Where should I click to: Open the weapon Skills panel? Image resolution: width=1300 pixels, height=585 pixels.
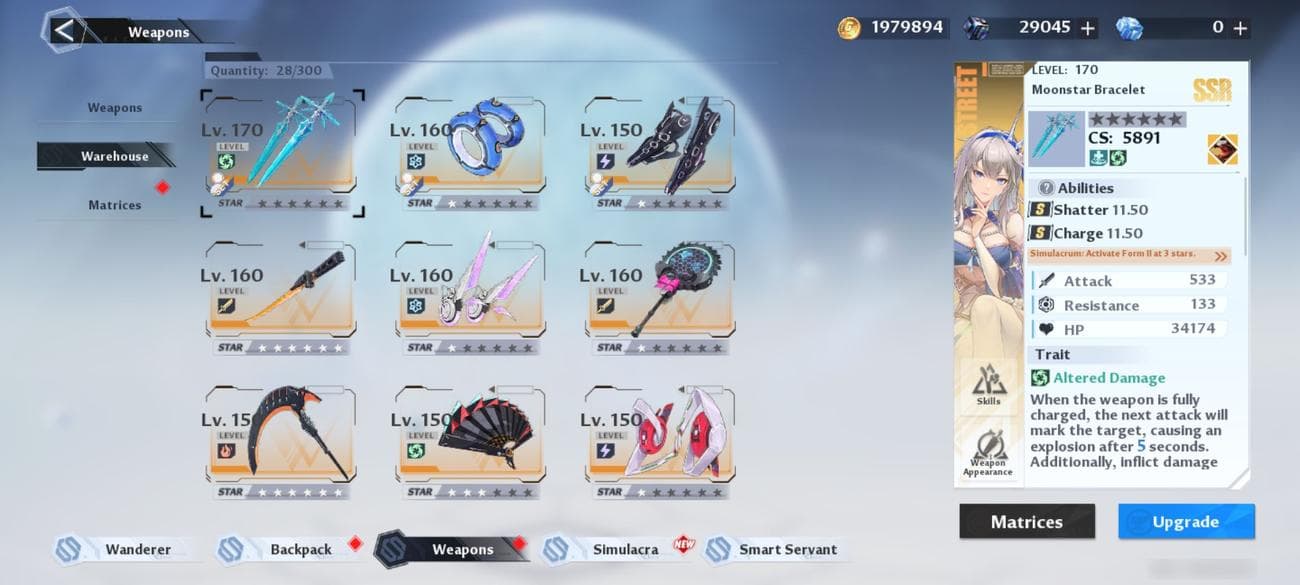(988, 385)
